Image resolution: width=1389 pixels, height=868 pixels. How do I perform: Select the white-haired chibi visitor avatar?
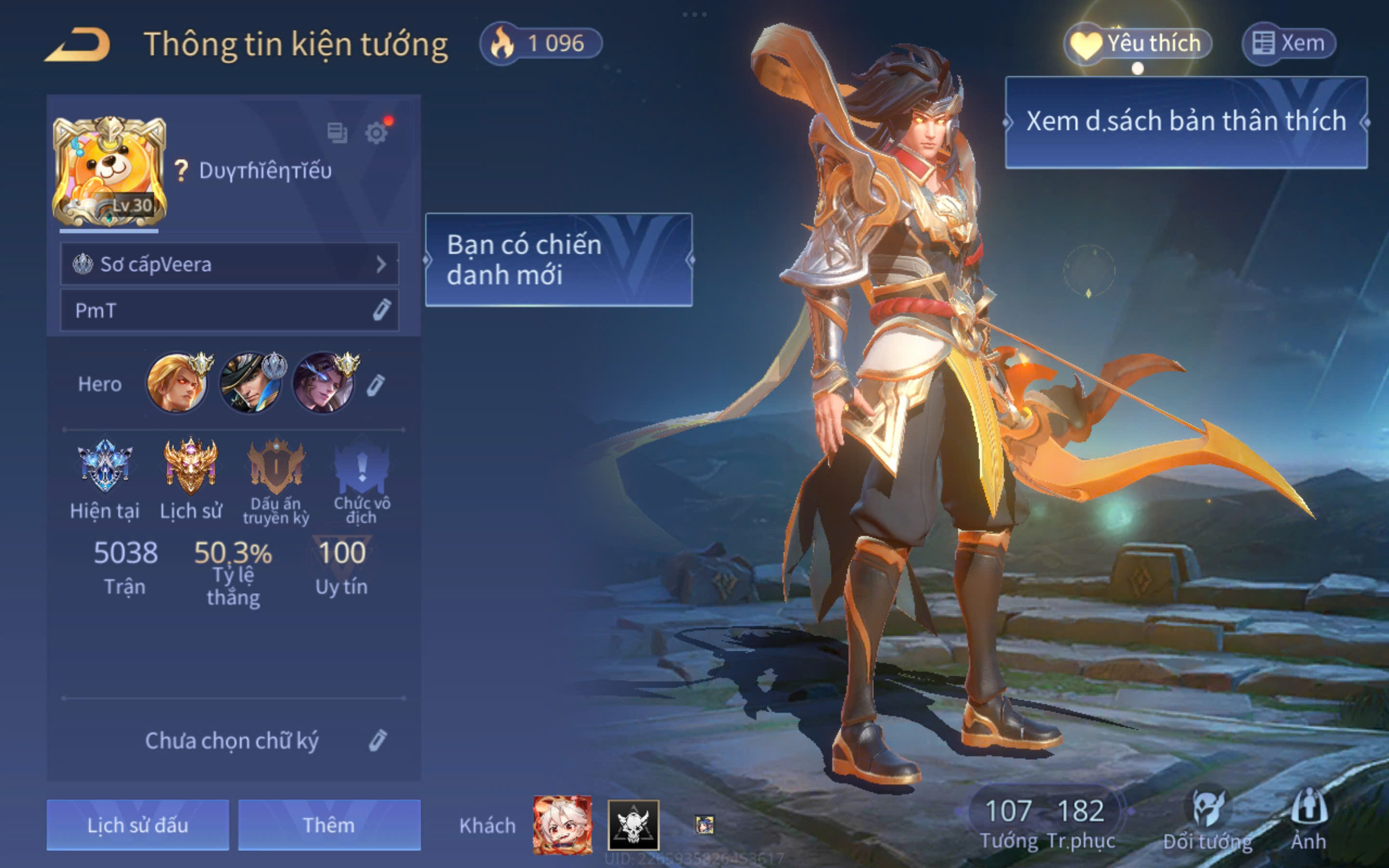pos(562,825)
